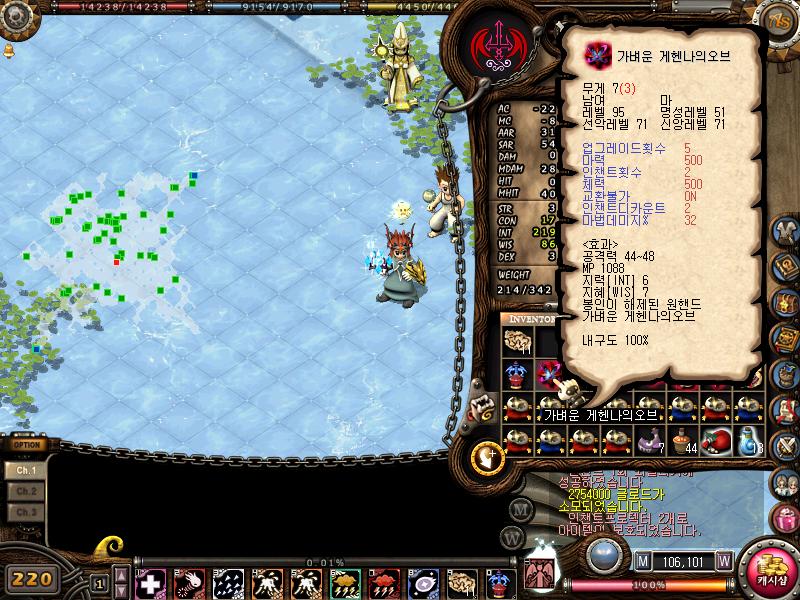Use the white cross heal skill

151,582
